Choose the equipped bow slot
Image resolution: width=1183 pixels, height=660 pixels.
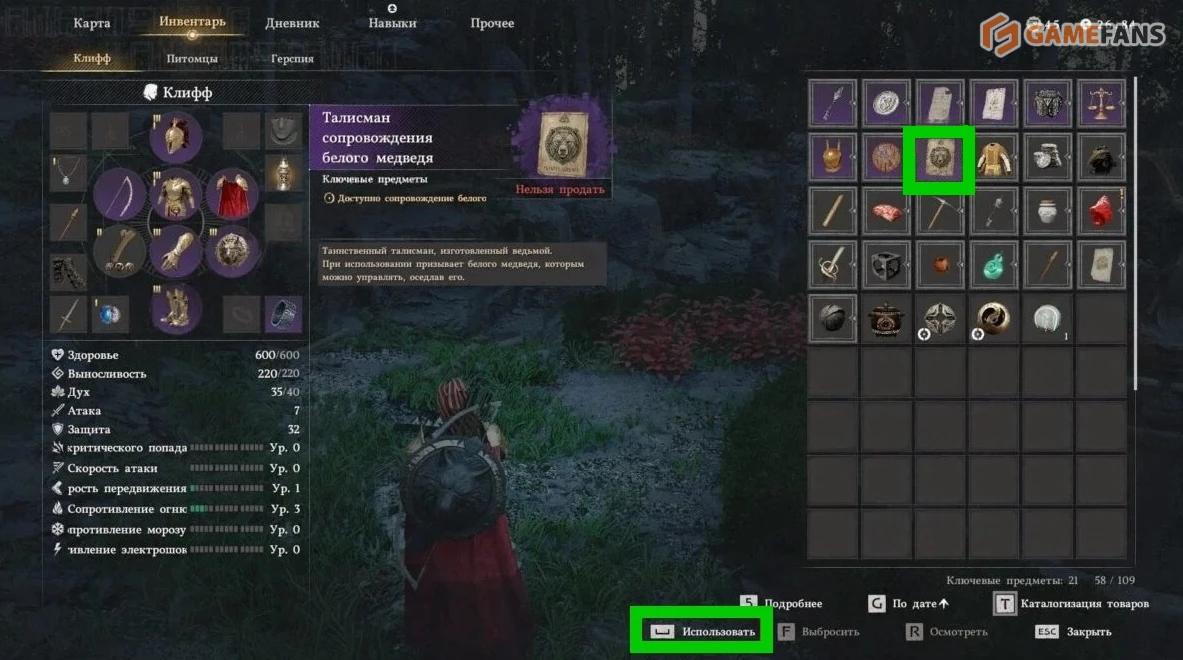pyautogui.click(x=120, y=194)
